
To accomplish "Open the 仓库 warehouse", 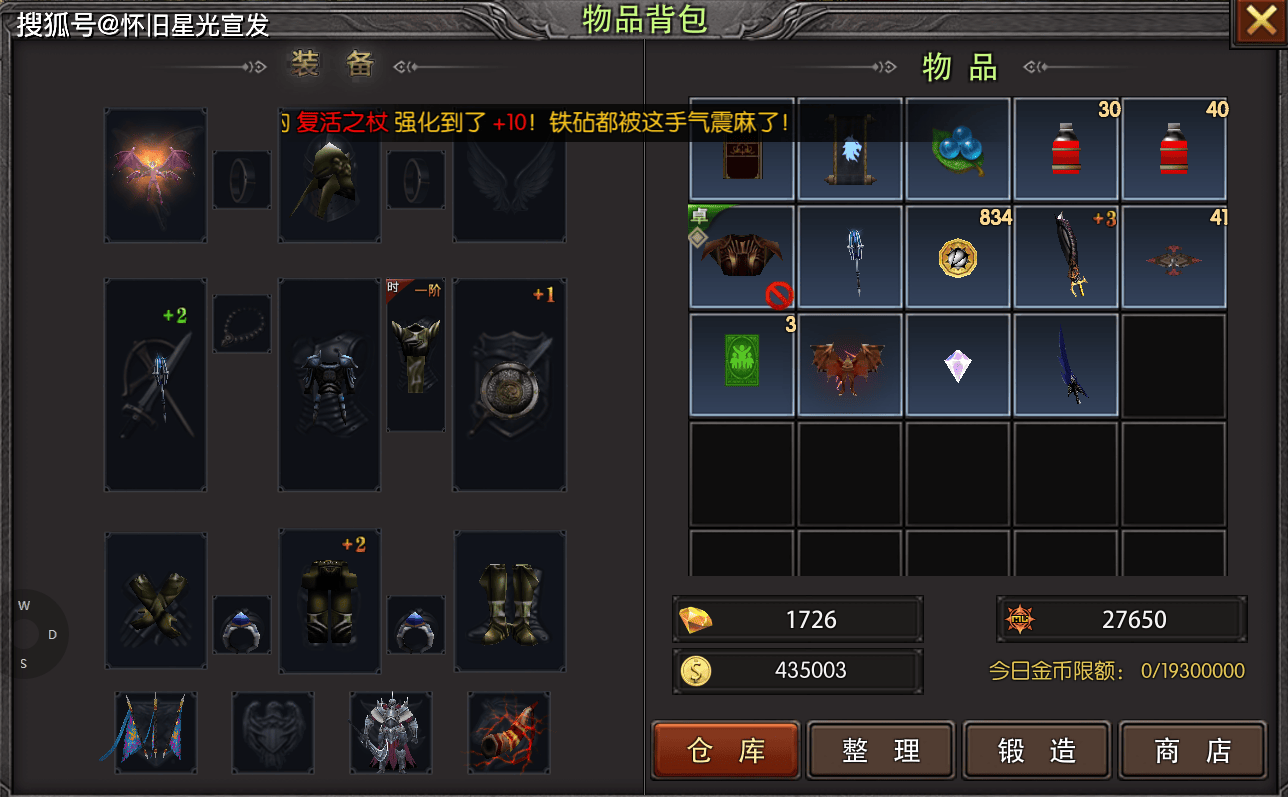I will pyautogui.click(x=726, y=750).
